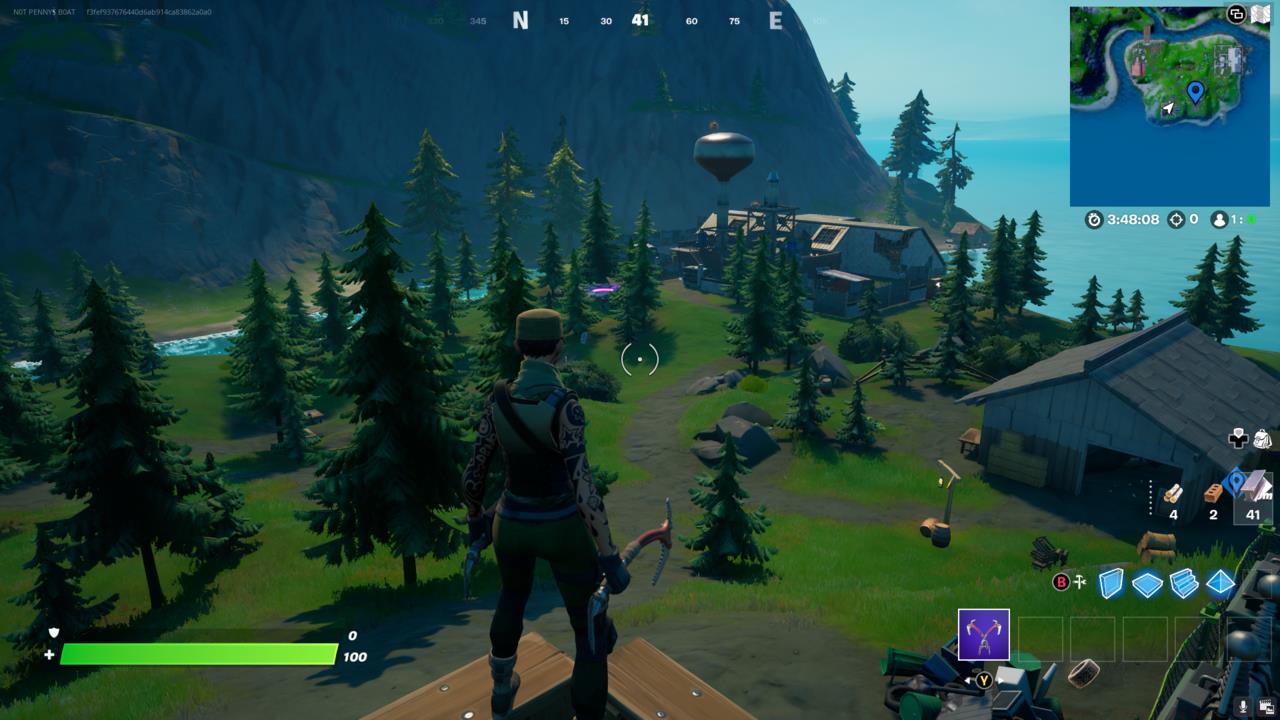Open the backpack inventory icon
The image size is (1280, 720).
click(x=1260, y=438)
